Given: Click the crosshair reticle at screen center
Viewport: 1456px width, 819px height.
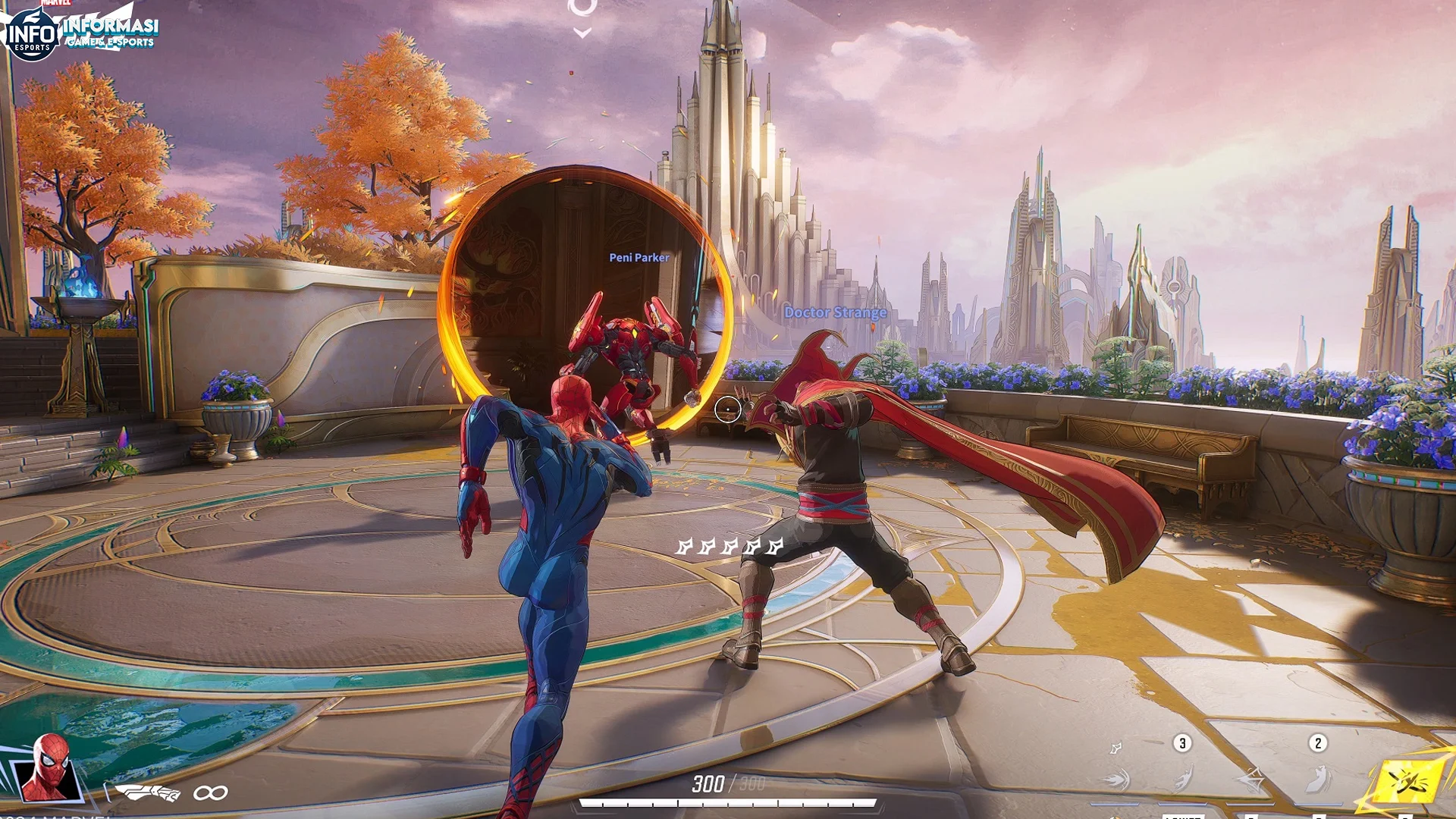Looking at the screenshot, I should tap(729, 409).
